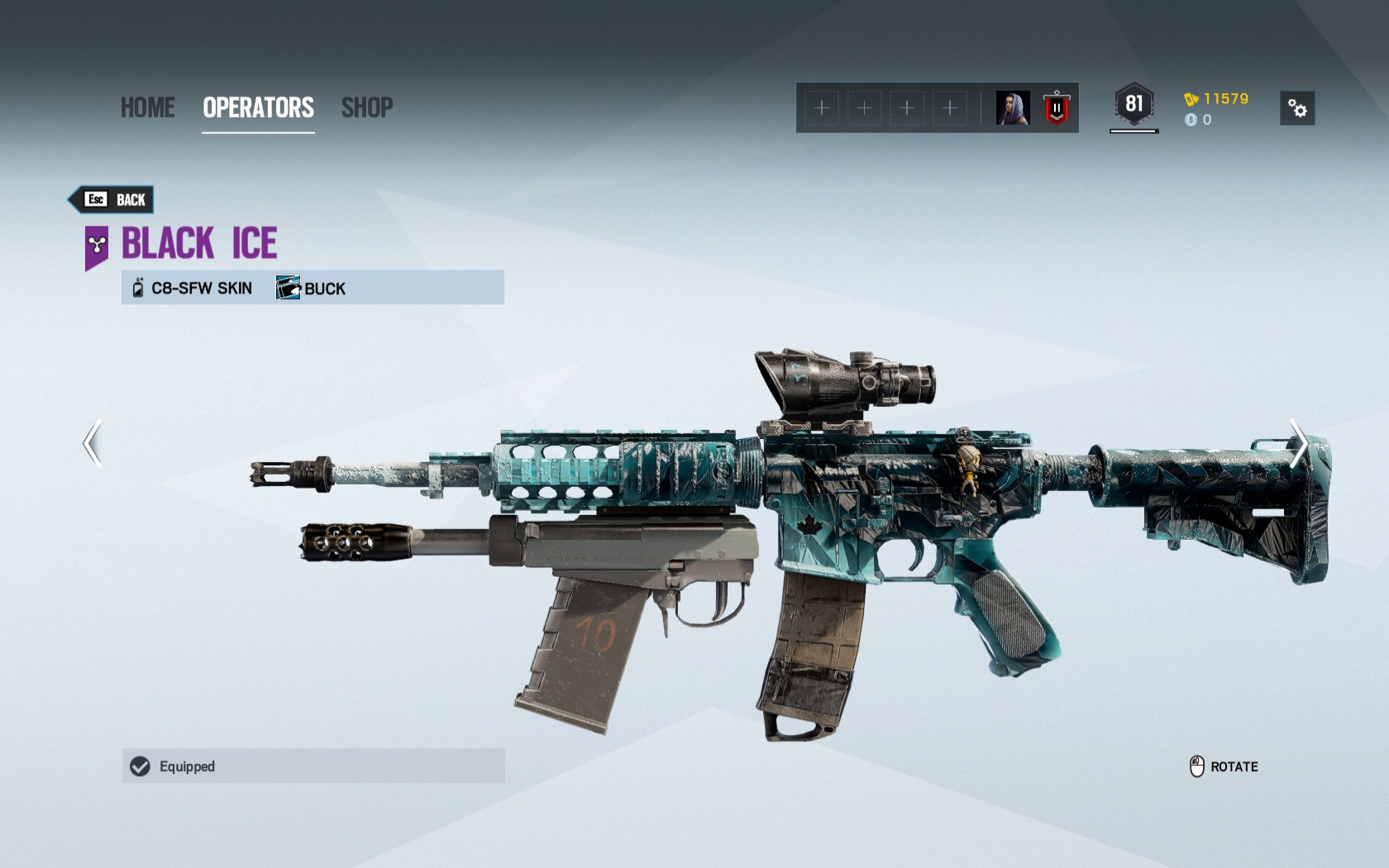Open the Shop tab
The height and width of the screenshot is (868, 1389).
367,107
